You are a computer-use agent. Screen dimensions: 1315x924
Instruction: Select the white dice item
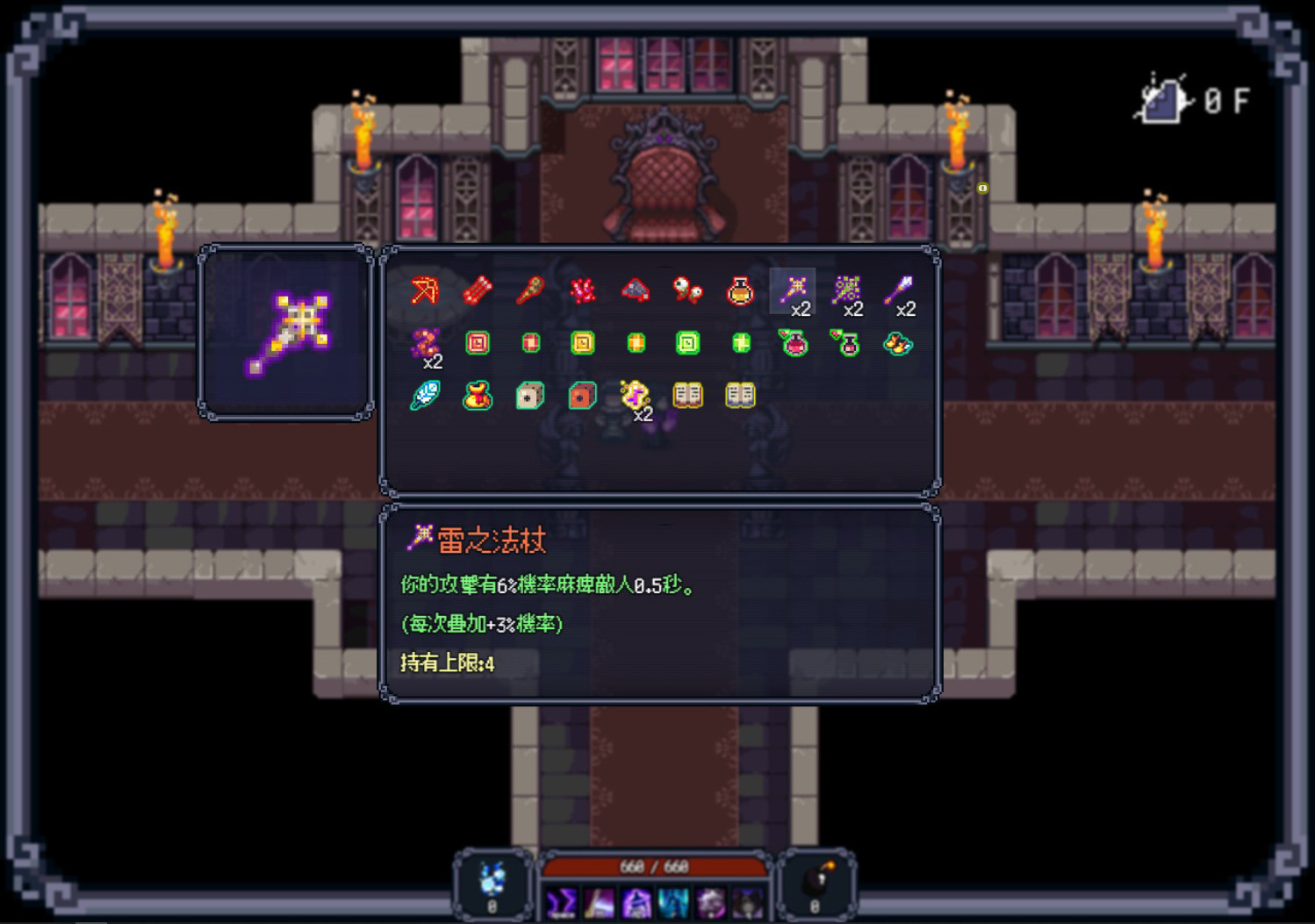click(x=529, y=395)
